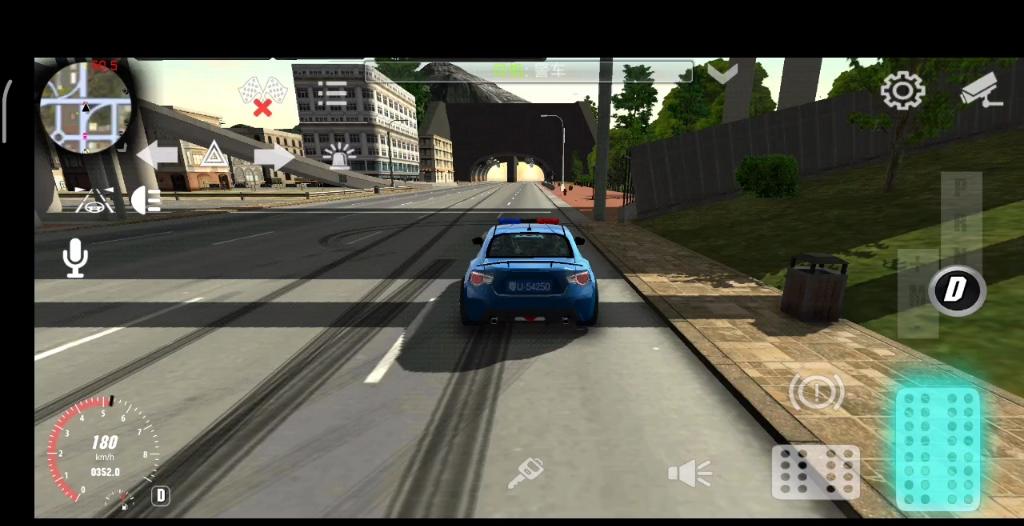Toggle the steering wheel lane-assist icon
The image size is (1024, 526).
tap(95, 201)
